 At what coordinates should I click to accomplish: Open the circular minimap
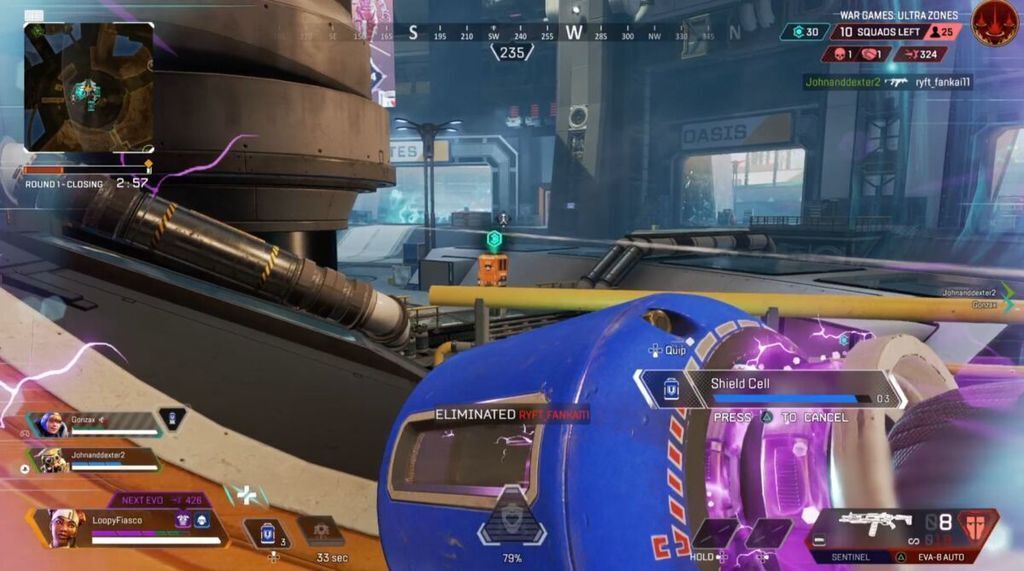pos(89,87)
